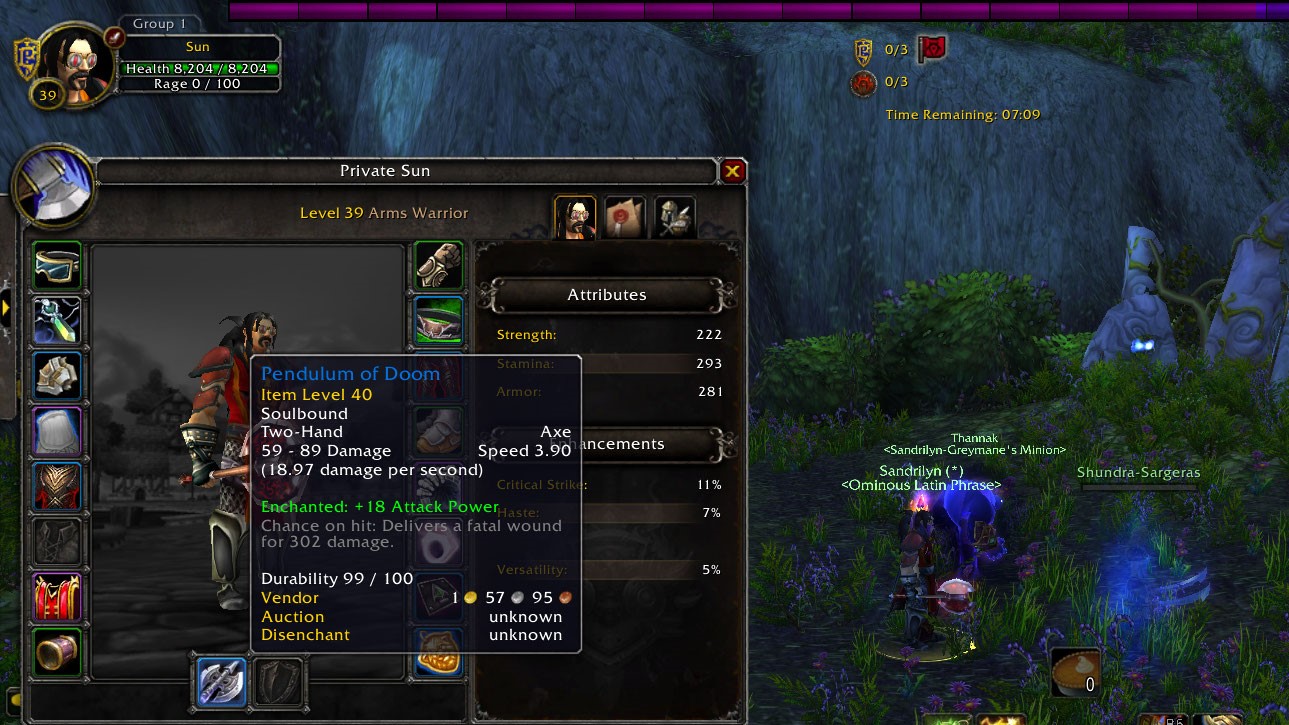Click the red Horde flag objective icon
This screenshot has height=725, width=1289.
click(931, 48)
